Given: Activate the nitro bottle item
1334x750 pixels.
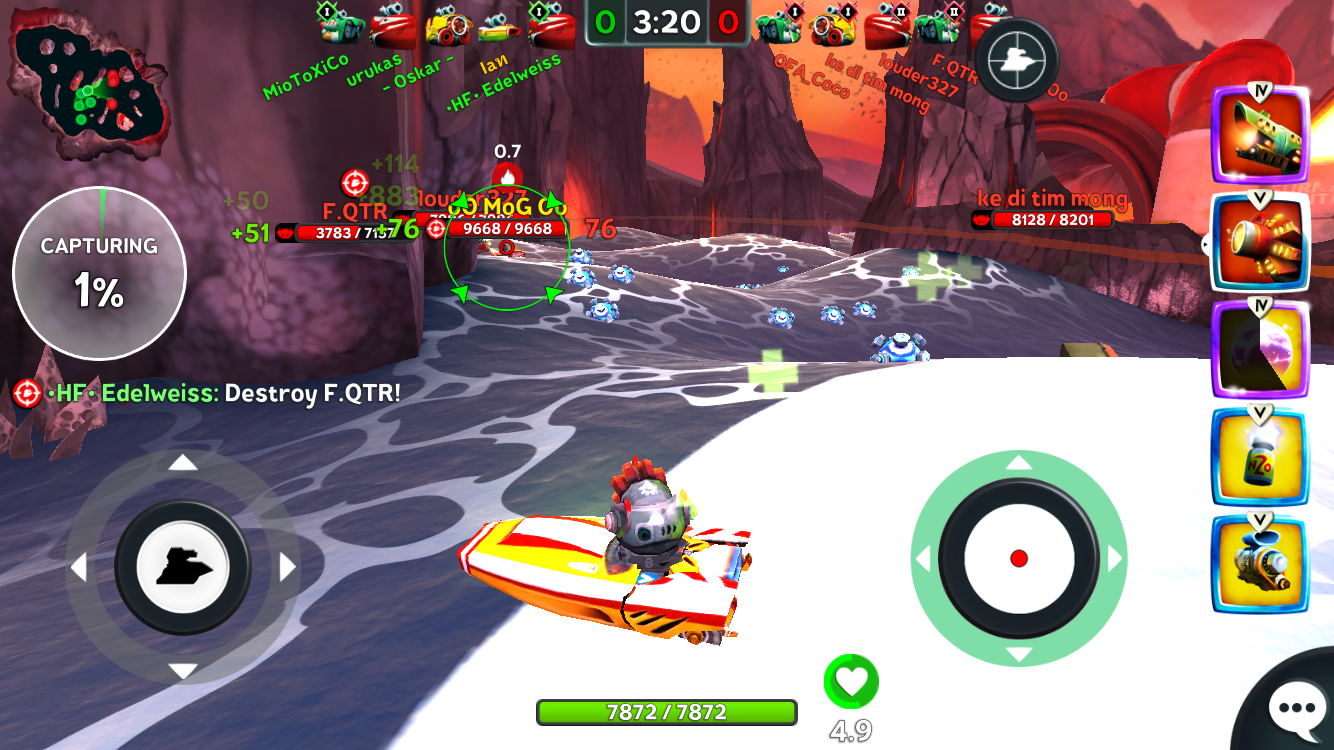Looking at the screenshot, I should pos(1260,457).
